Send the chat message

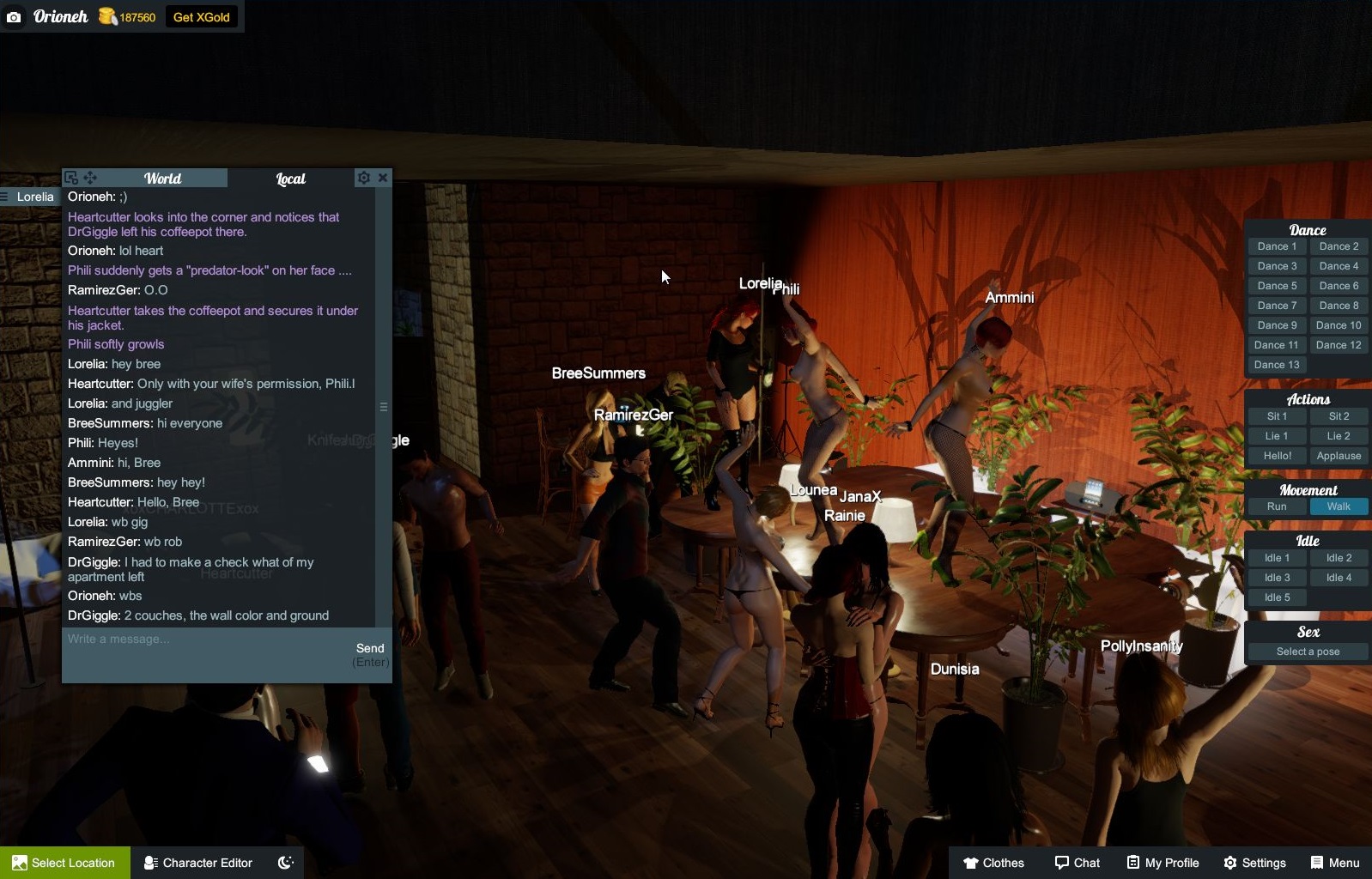coord(370,648)
